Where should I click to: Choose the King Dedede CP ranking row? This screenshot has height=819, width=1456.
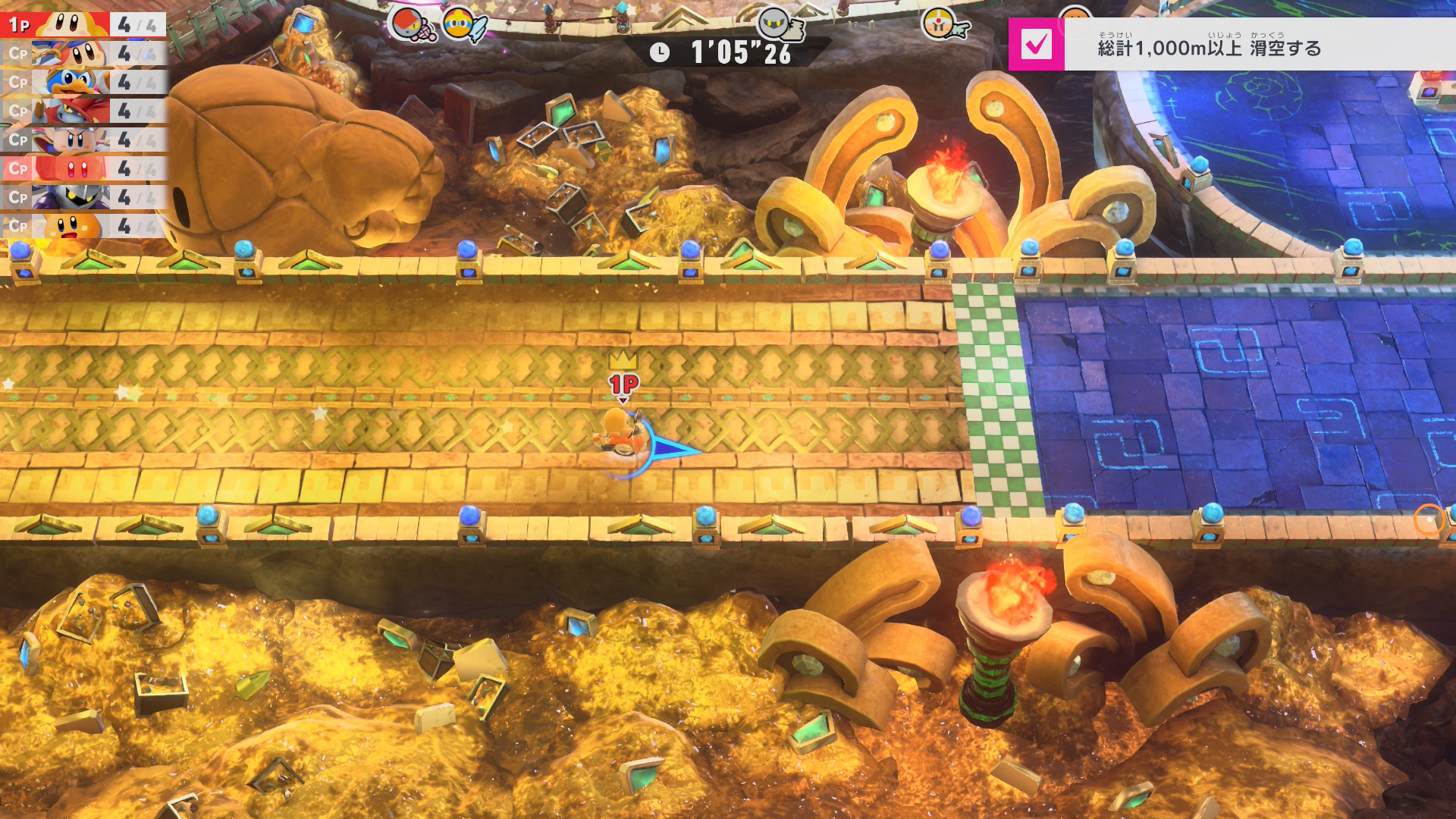[83, 82]
